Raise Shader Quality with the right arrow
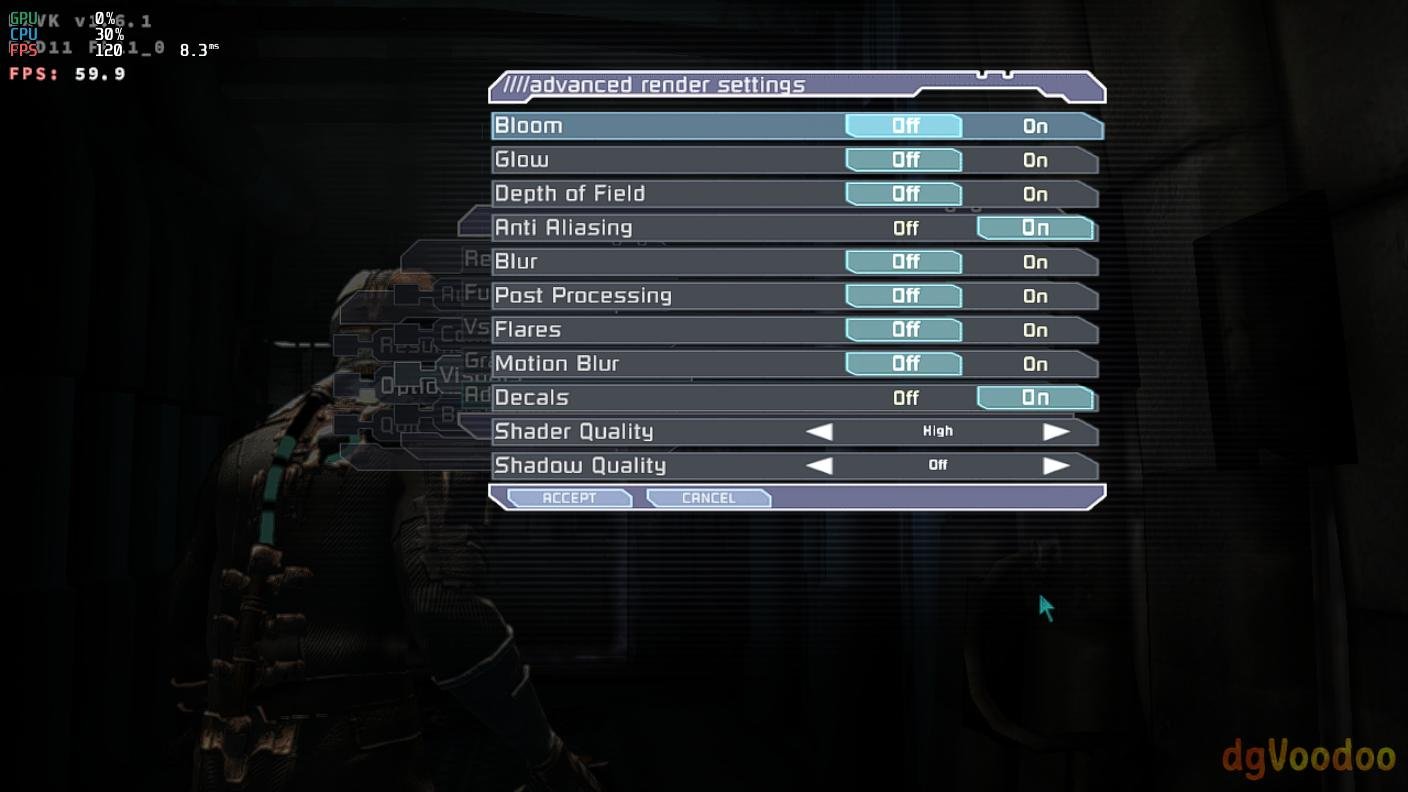The height and width of the screenshot is (792, 1408). [x=1056, y=432]
